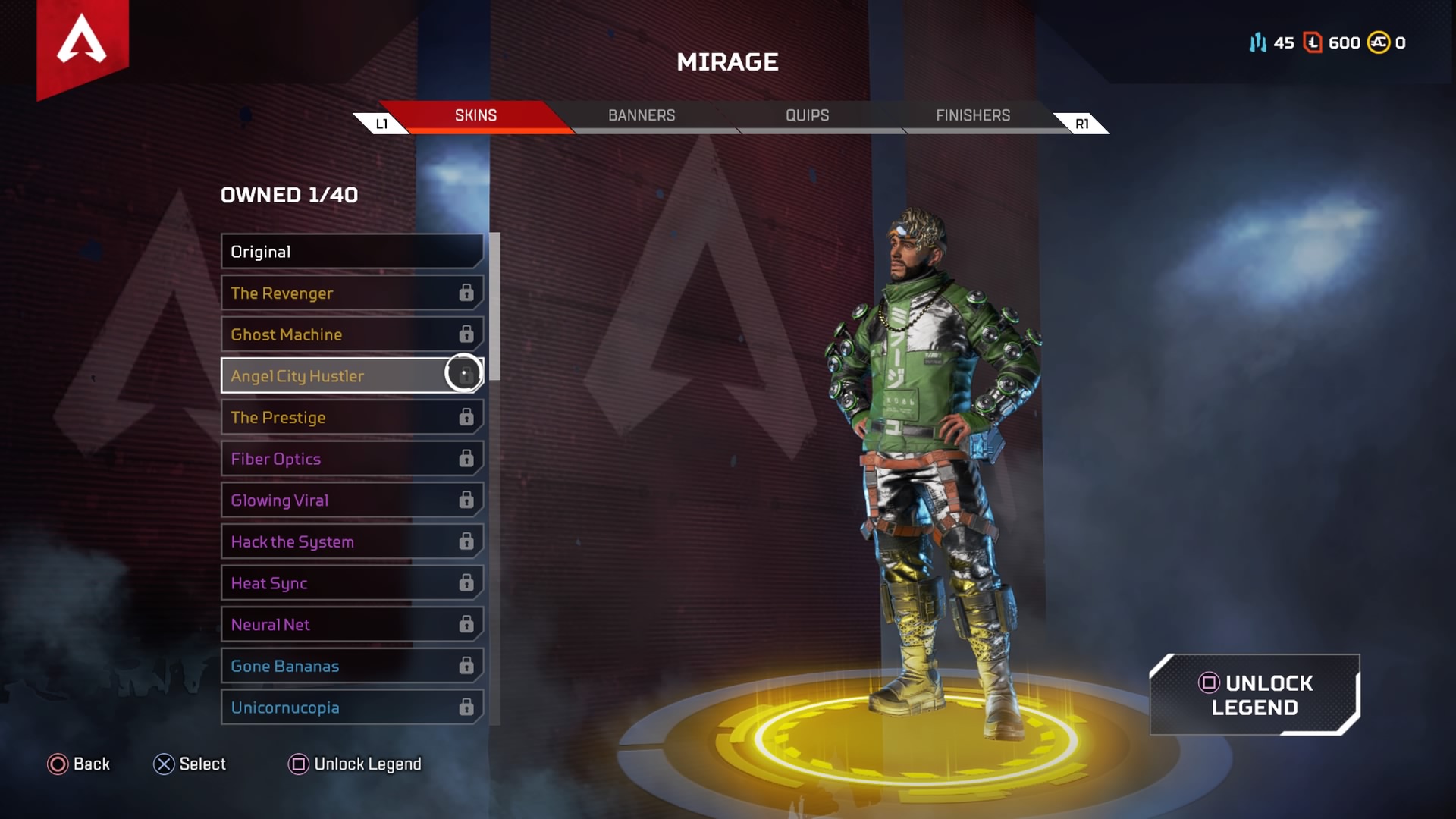Click the lock icon next to Unicornucopia
This screenshot has height=819, width=1456.
466,707
